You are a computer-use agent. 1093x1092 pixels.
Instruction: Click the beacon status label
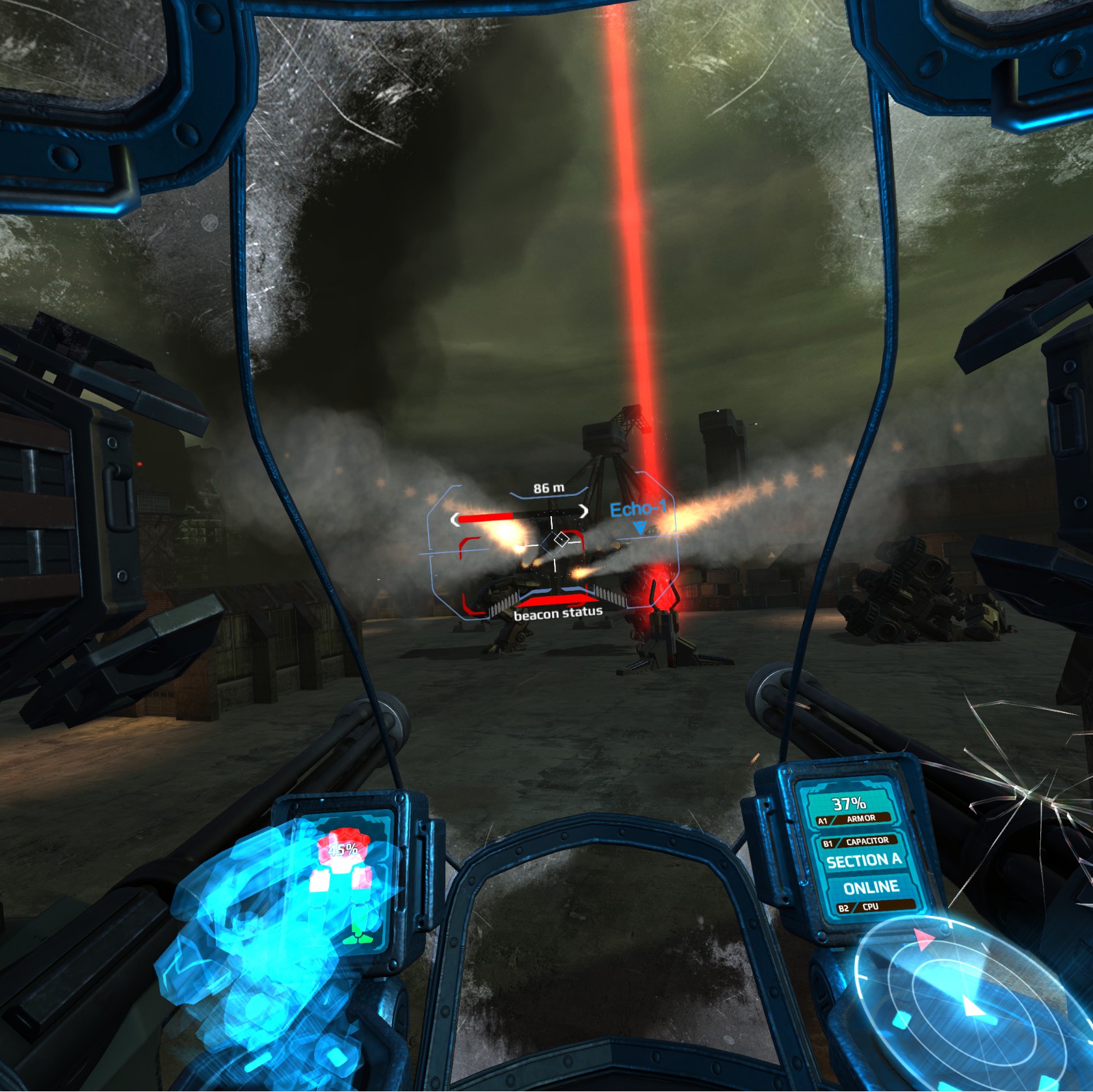pyautogui.click(x=559, y=613)
